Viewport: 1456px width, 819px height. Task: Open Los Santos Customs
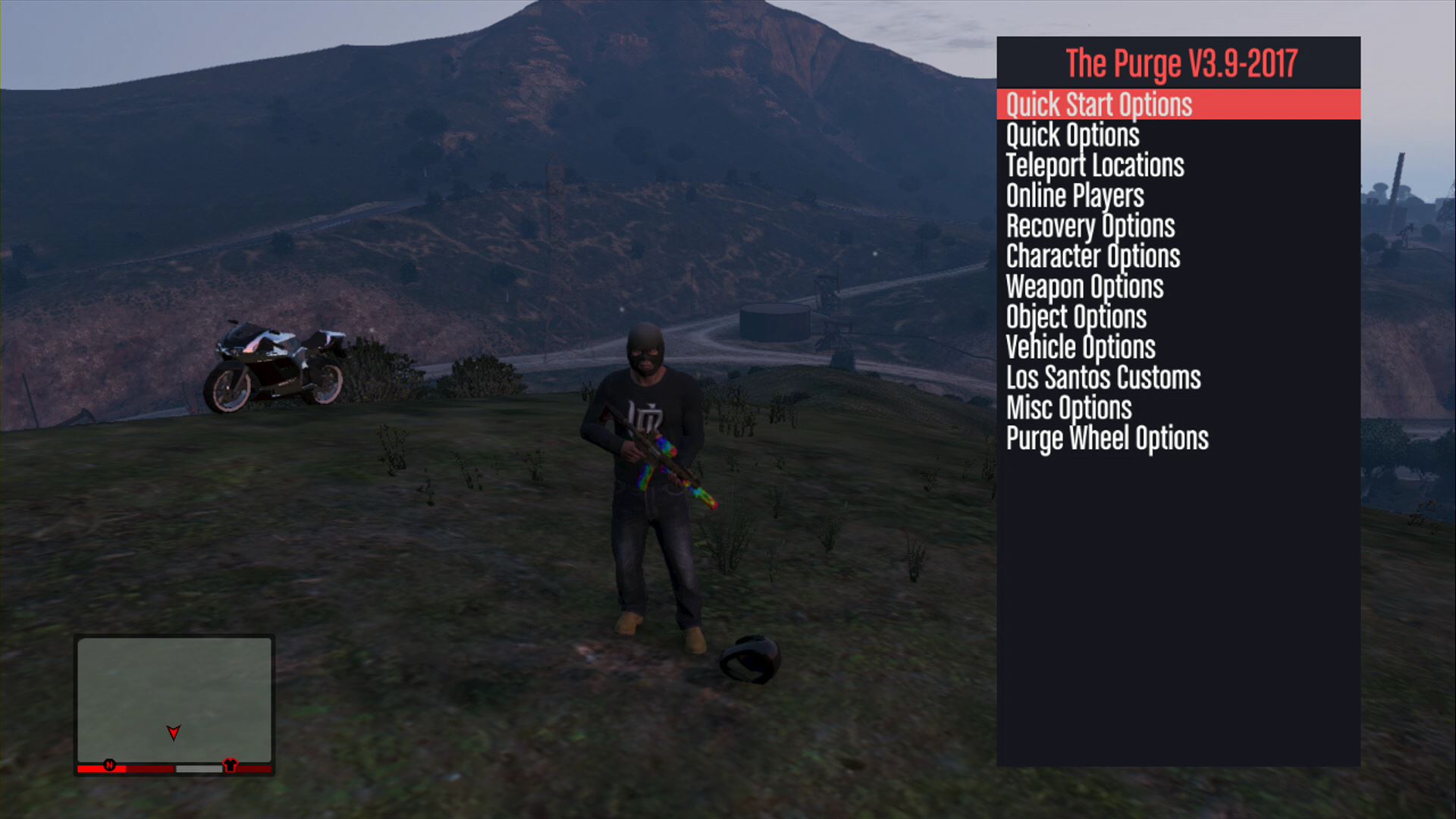1103,378
